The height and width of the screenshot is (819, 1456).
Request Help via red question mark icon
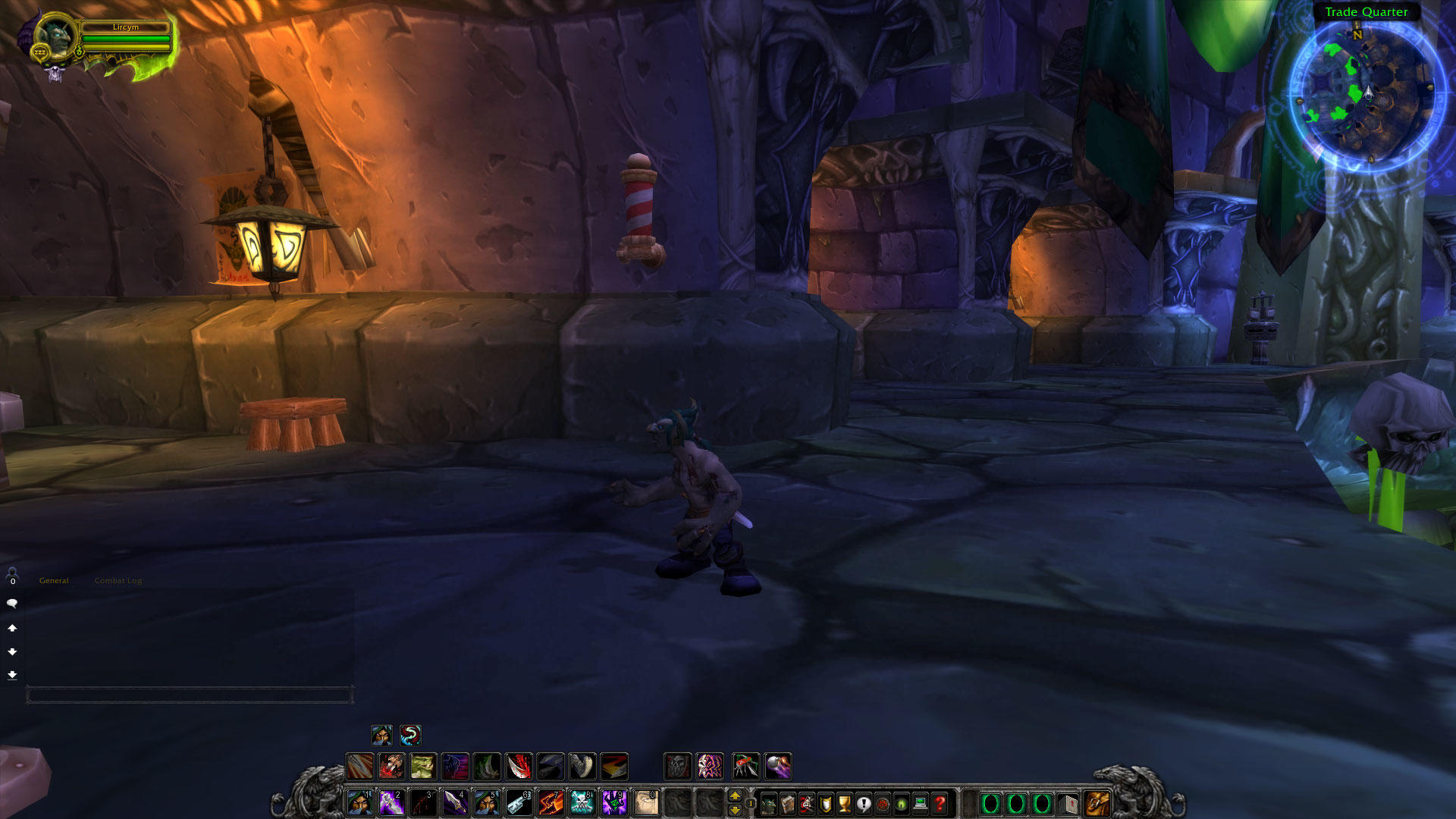point(941,805)
